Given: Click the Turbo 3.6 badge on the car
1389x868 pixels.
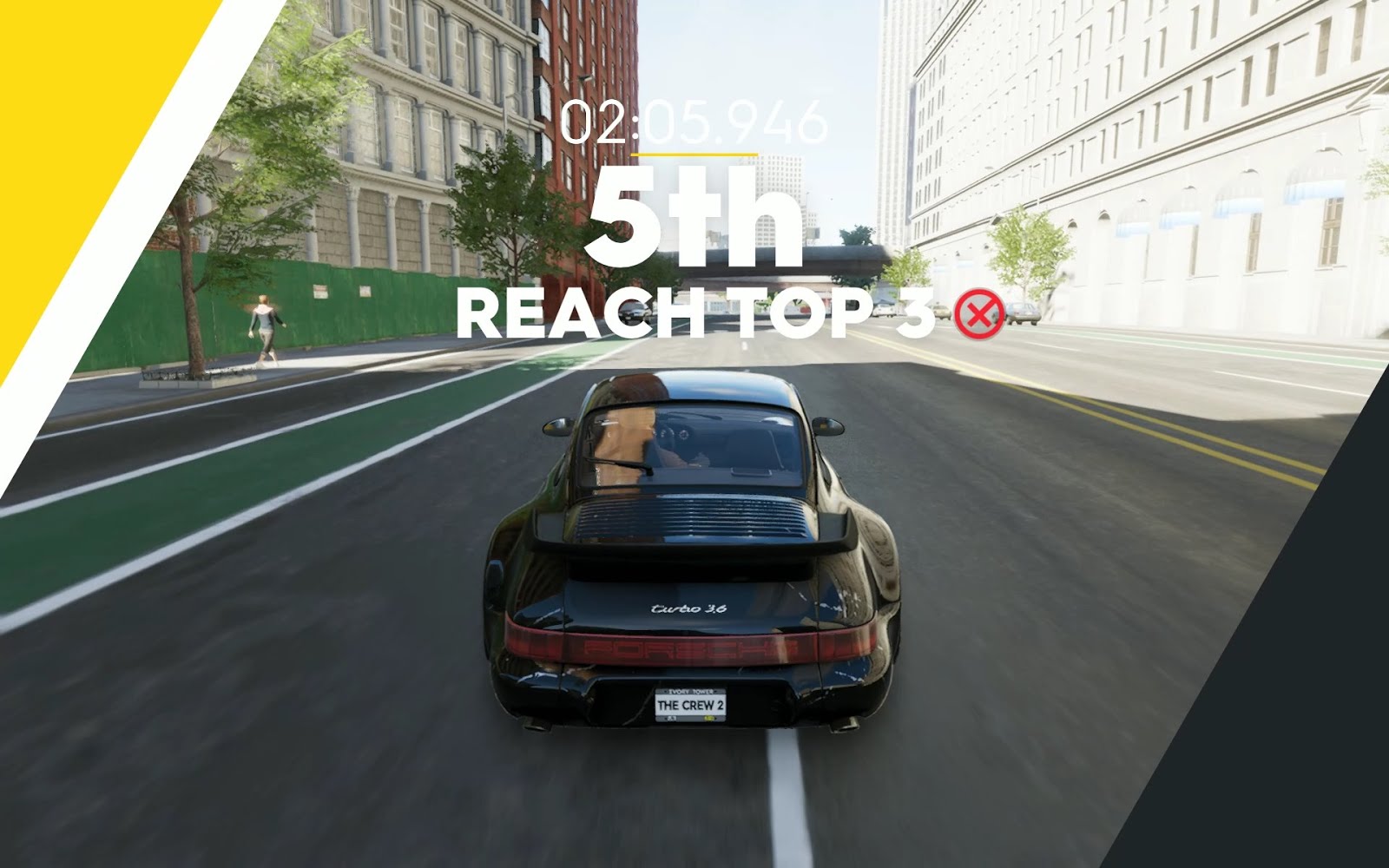Looking at the screenshot, I should click(689, 608).
